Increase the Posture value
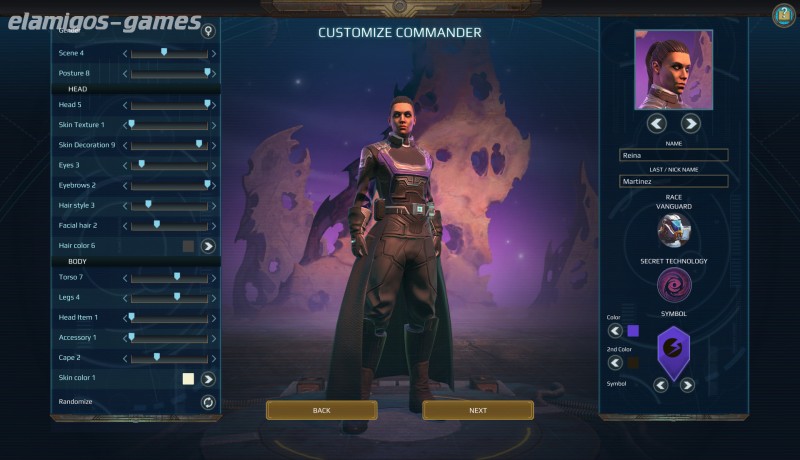Viewport: 800px width, 460px height. coord(214,73)
